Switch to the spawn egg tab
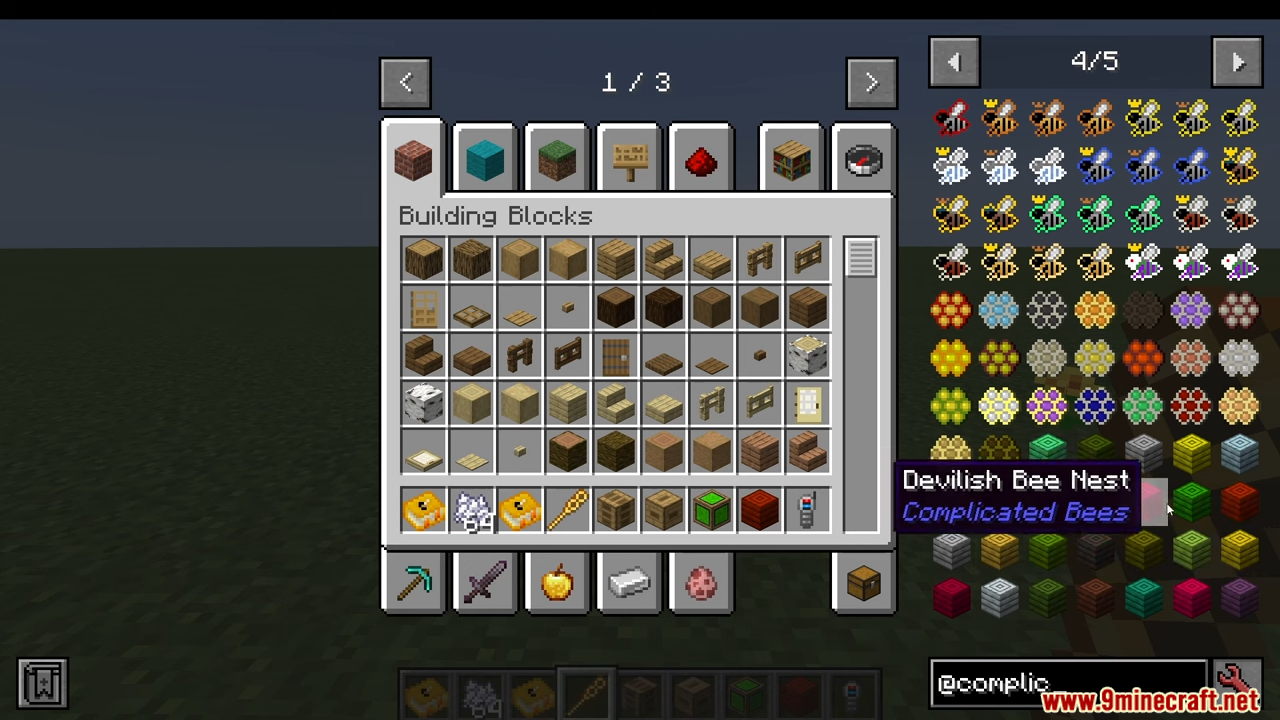Viewport: 1280px width, 720px height. [x=701, y=582]
